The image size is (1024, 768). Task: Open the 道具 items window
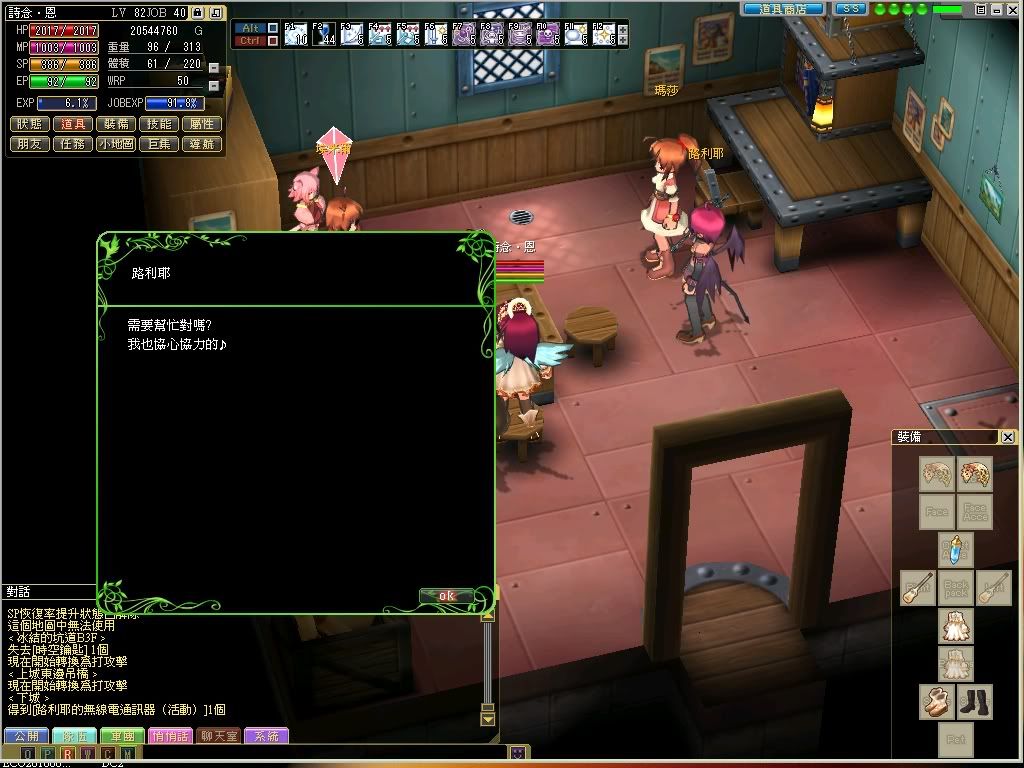pyautogui.click(x=73, y=124)
